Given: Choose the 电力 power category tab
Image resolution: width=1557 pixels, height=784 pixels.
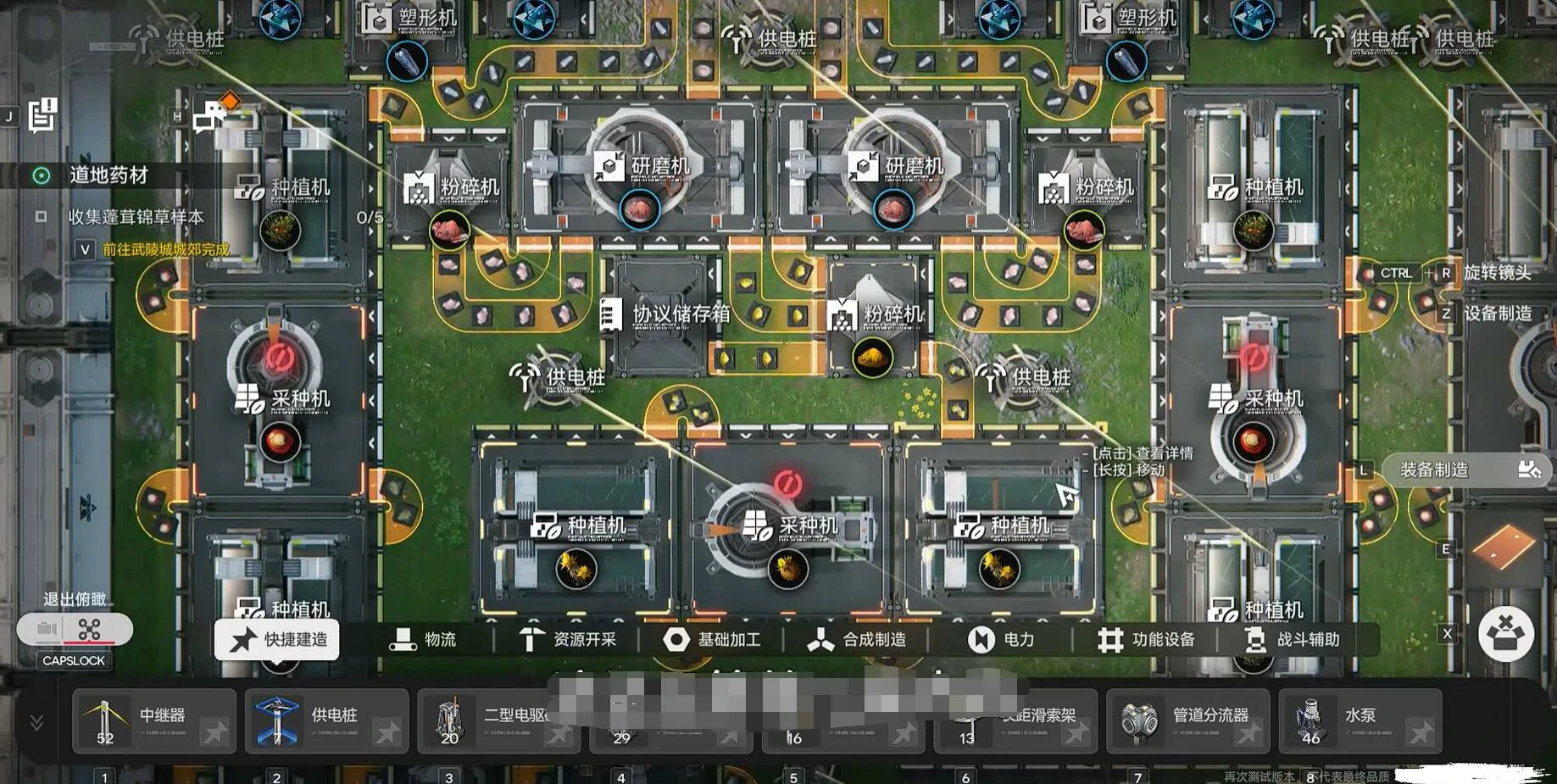Looking at the screenshot, I should pyautogui.click(x=1002, y=640).
